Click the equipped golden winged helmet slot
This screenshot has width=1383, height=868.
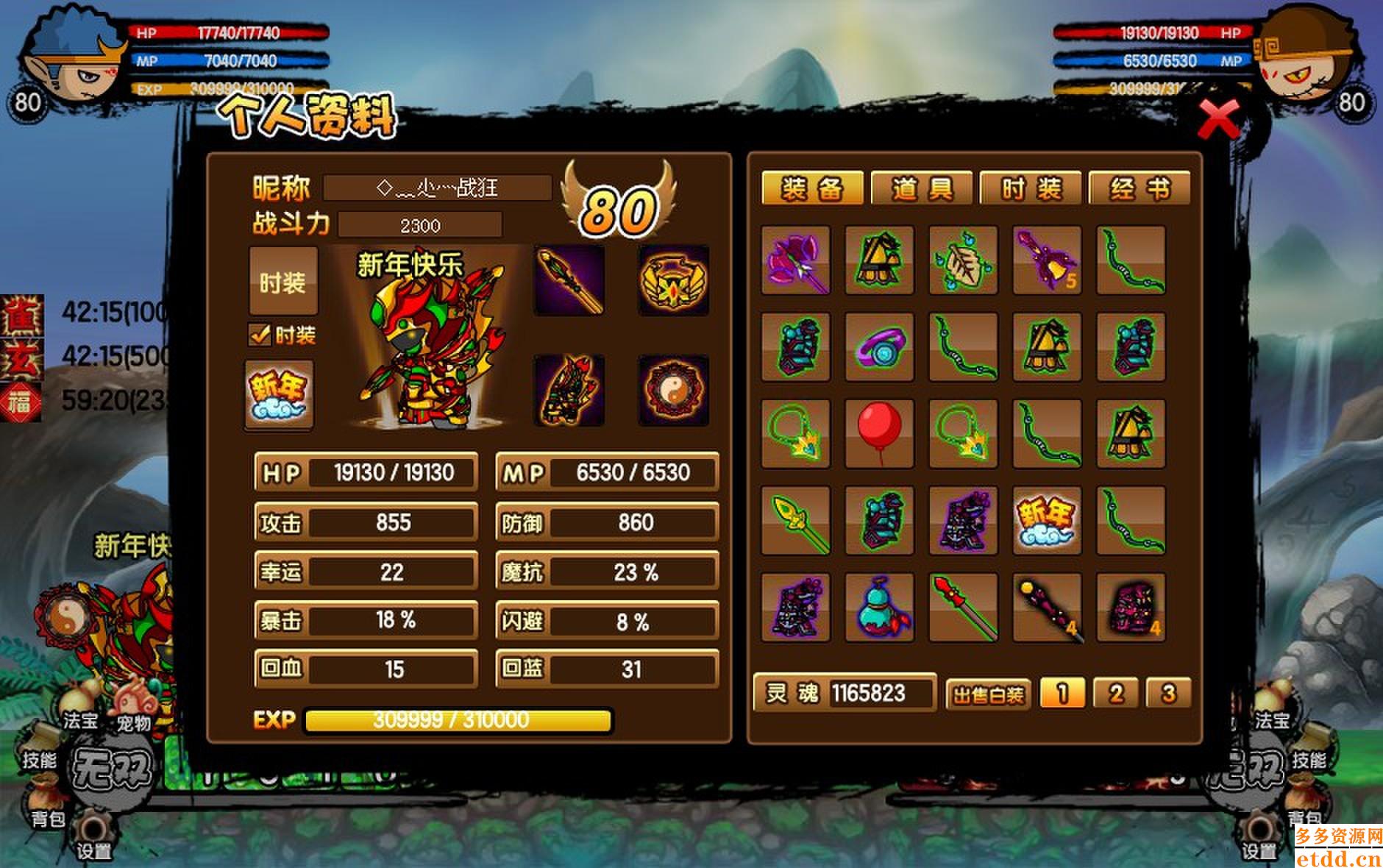click(673, 281)
